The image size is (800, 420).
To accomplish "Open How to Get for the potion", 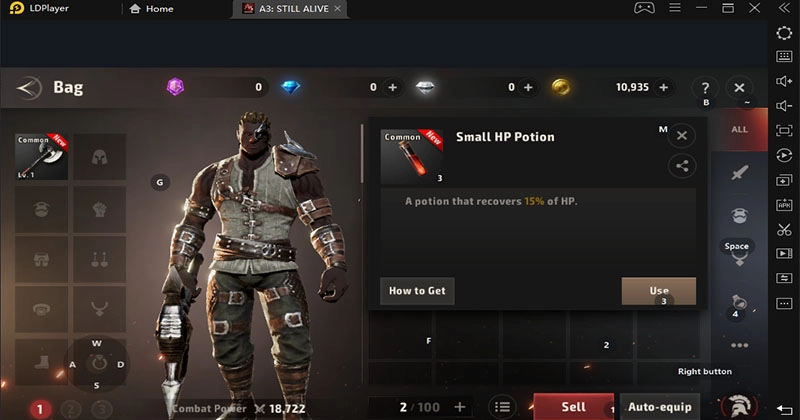I will tap(417, 291).
